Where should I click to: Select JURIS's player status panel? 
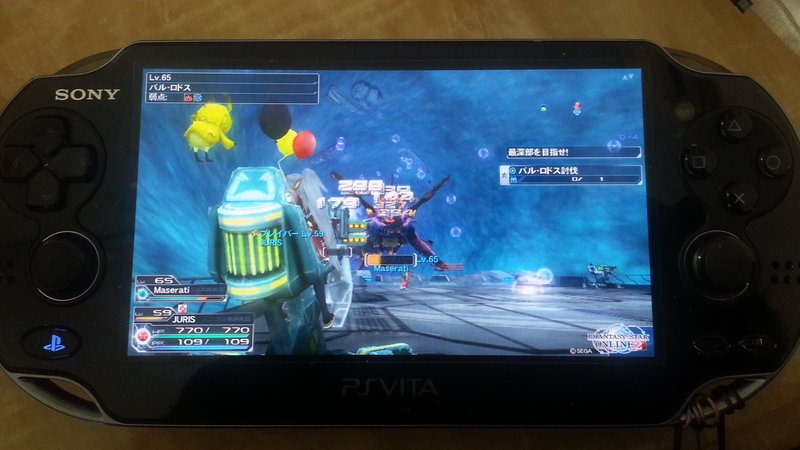coord(190,328)
